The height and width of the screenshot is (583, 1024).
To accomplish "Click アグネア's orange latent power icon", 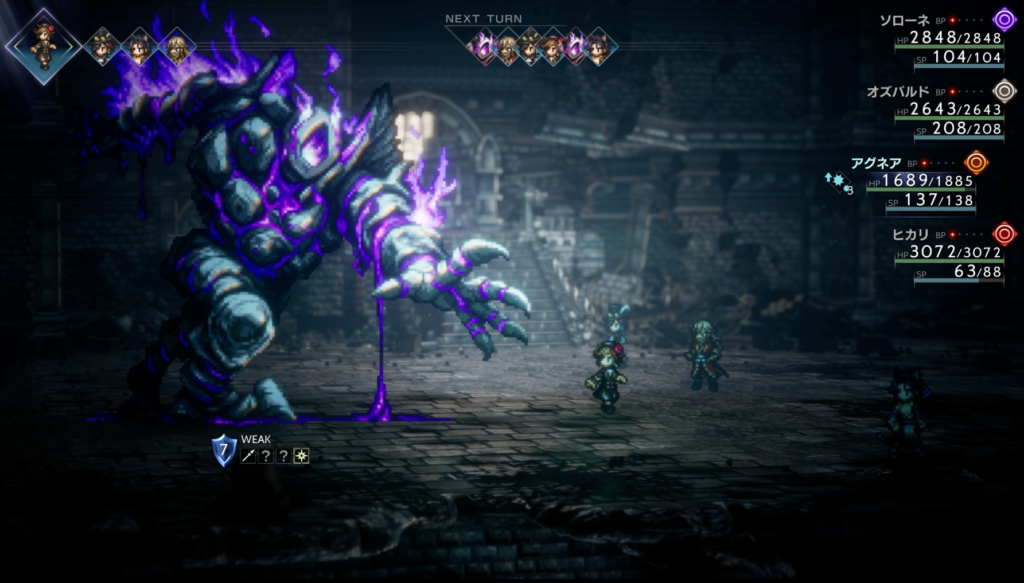I will click(976, 162).
